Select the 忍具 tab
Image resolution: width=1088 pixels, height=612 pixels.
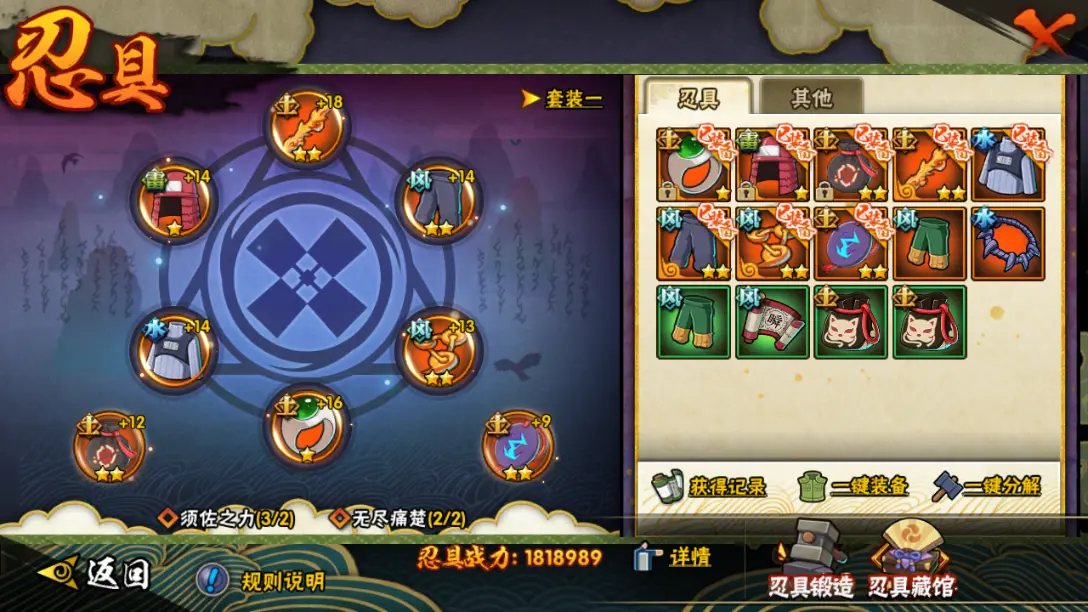click(698, 98)
